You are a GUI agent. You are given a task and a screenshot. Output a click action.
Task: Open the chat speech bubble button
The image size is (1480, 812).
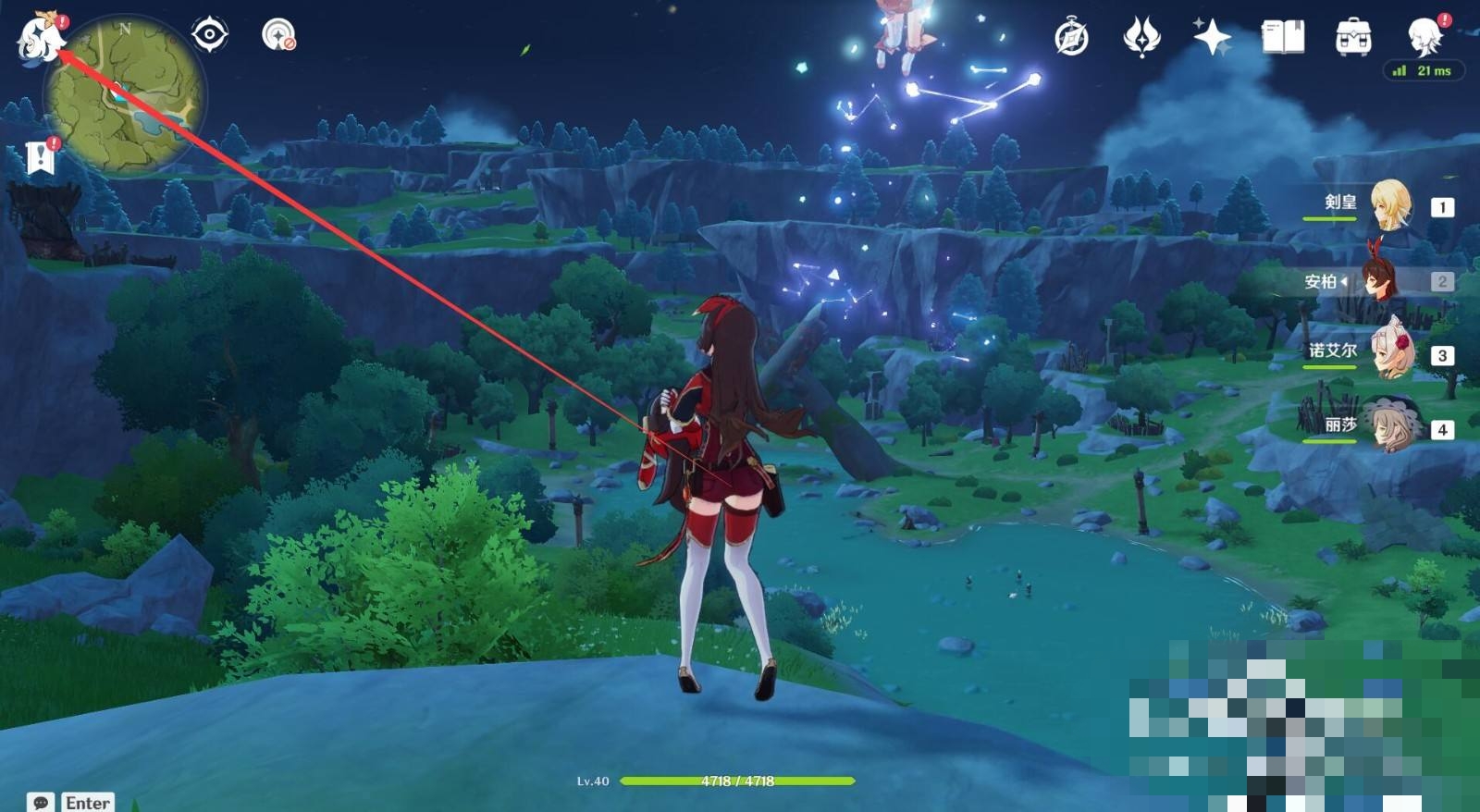coord(41,802)
